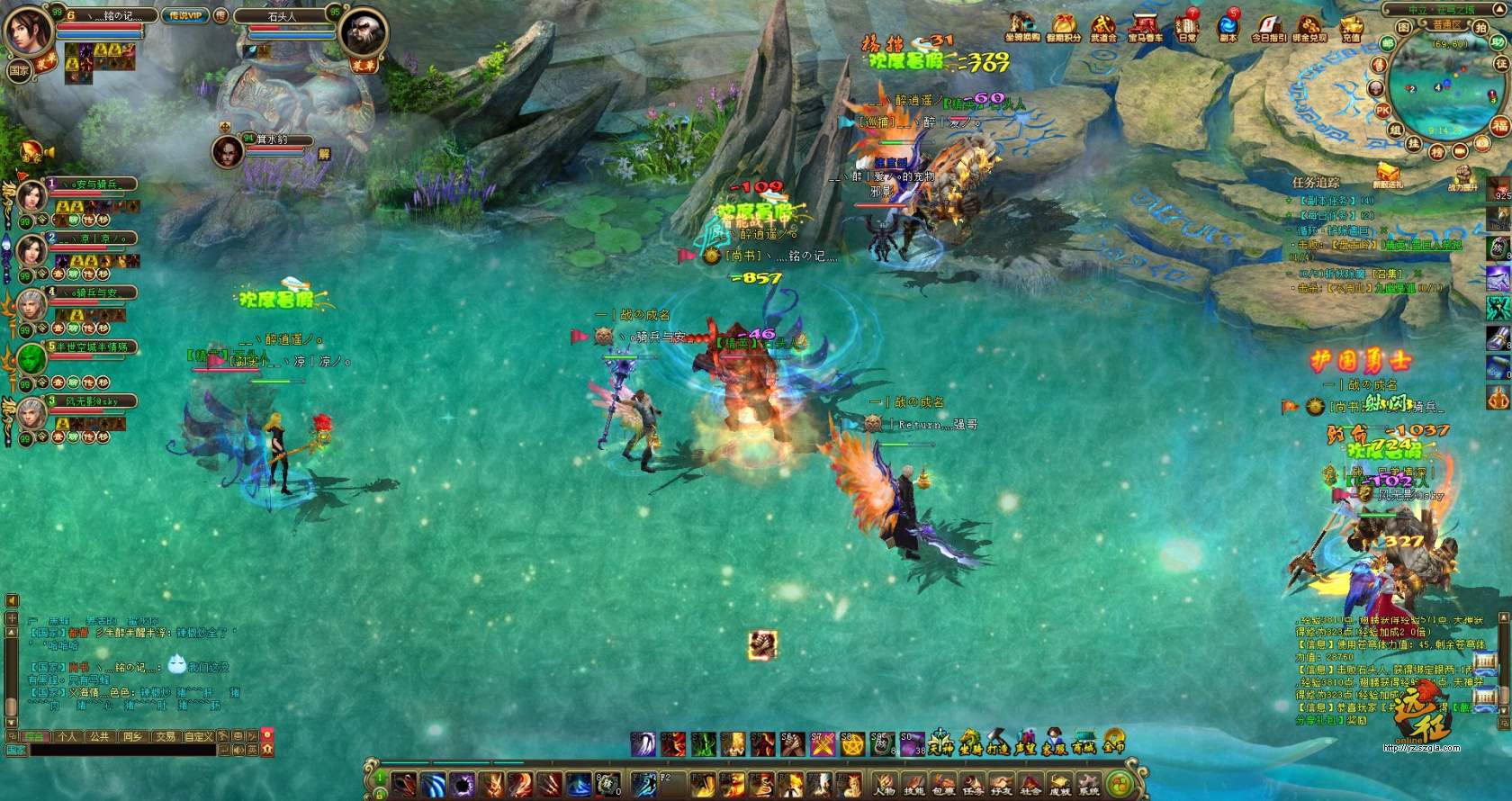Open the 商城 shop button

[x=1084, y=743]
